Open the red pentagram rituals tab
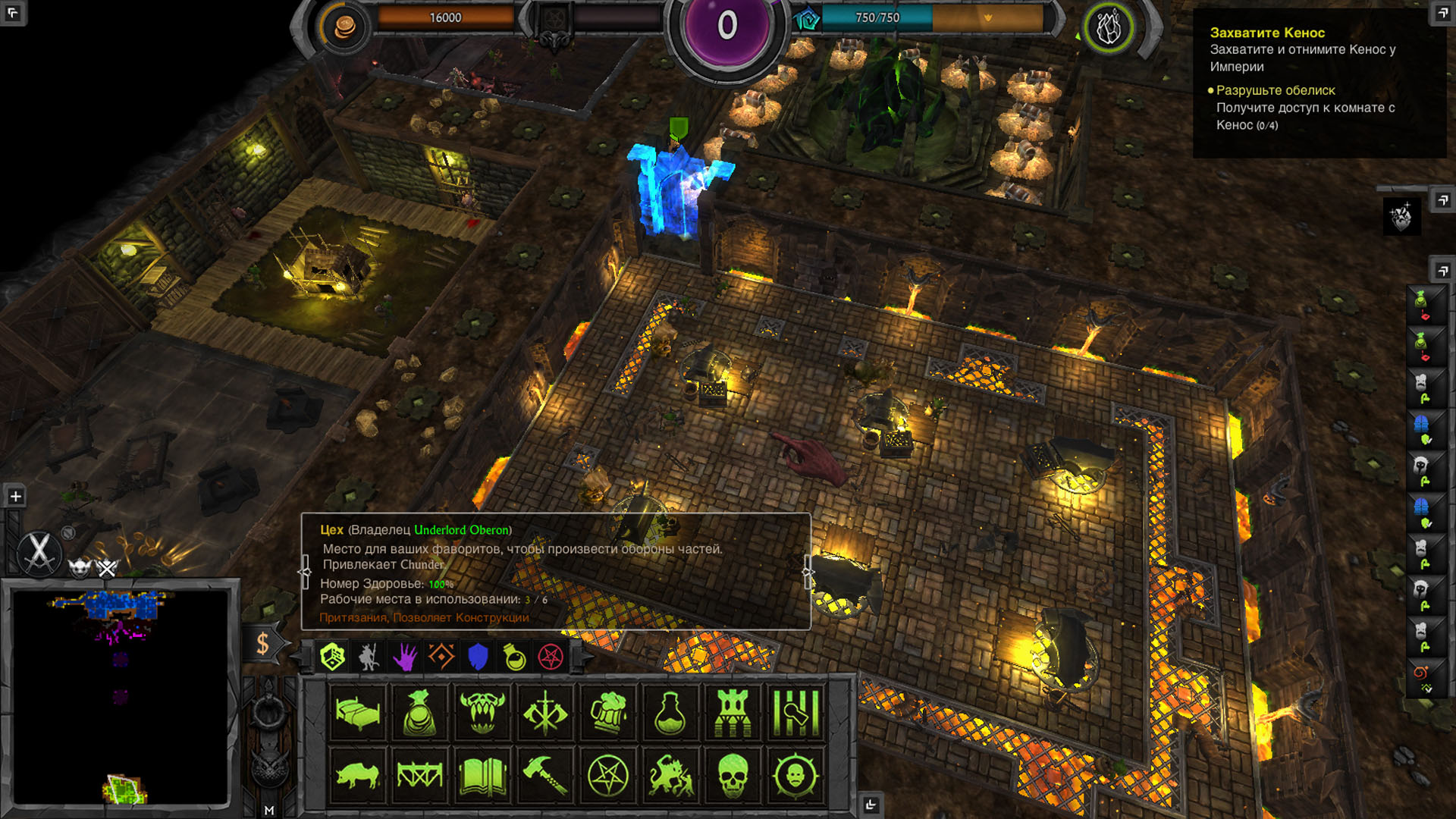The height and width of the screenshot is (819, 1456). [x=551, y=657]
